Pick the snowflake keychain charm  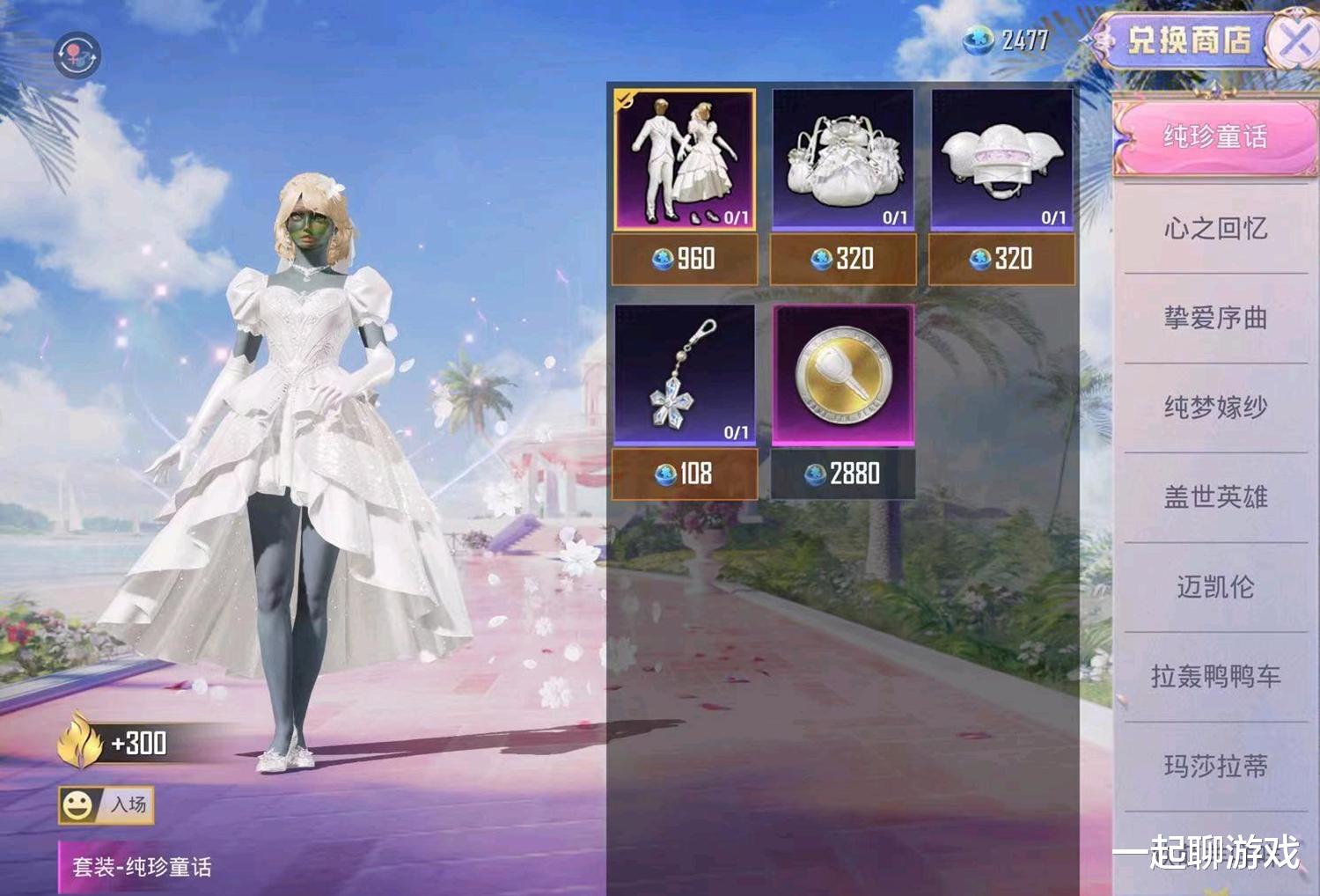(685, 375)
